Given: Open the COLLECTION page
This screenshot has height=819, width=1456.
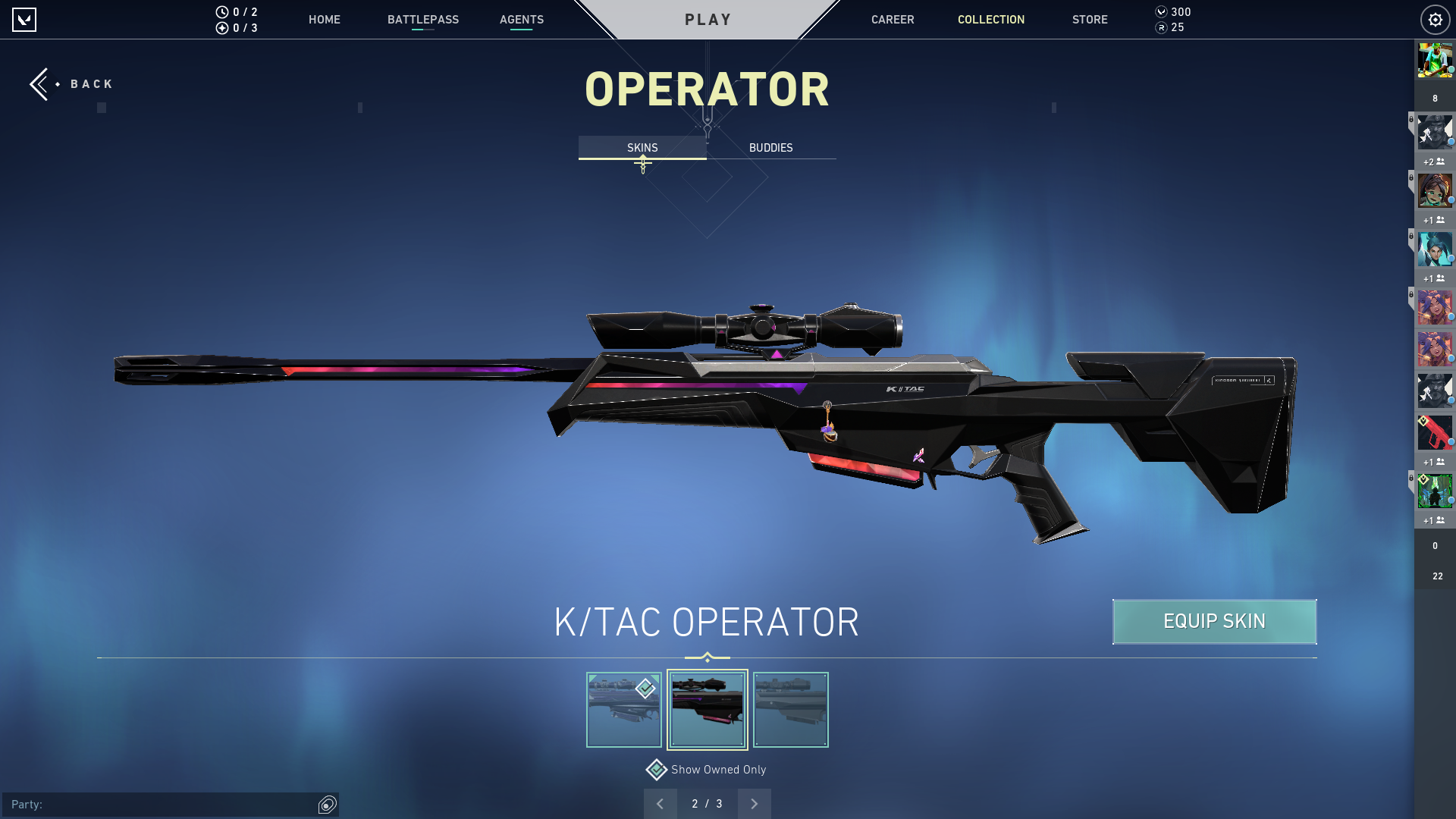Looking at the screenshot, I should (x=990, y=20).
